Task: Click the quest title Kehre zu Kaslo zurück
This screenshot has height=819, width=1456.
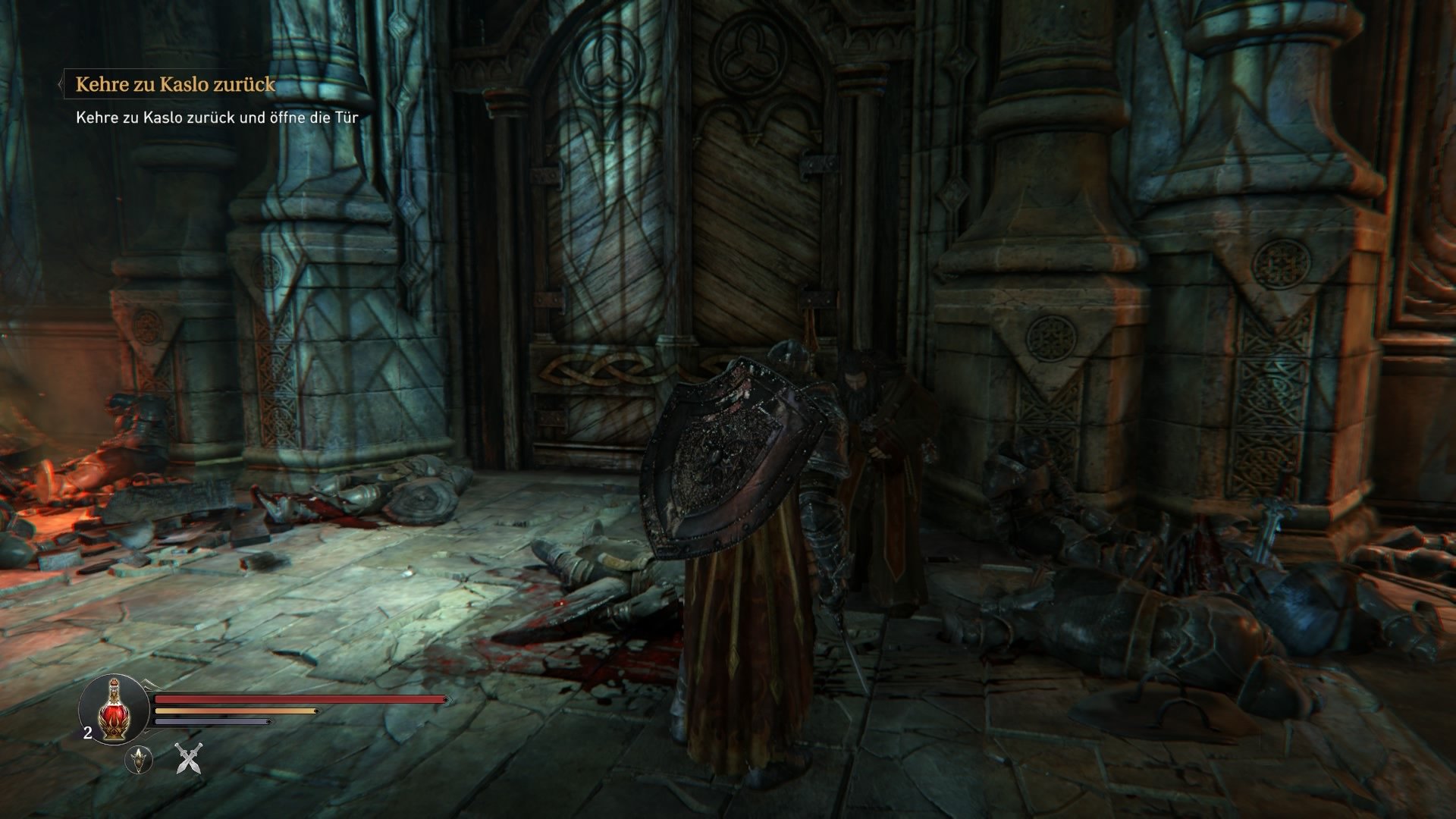Action: (176, 86)
